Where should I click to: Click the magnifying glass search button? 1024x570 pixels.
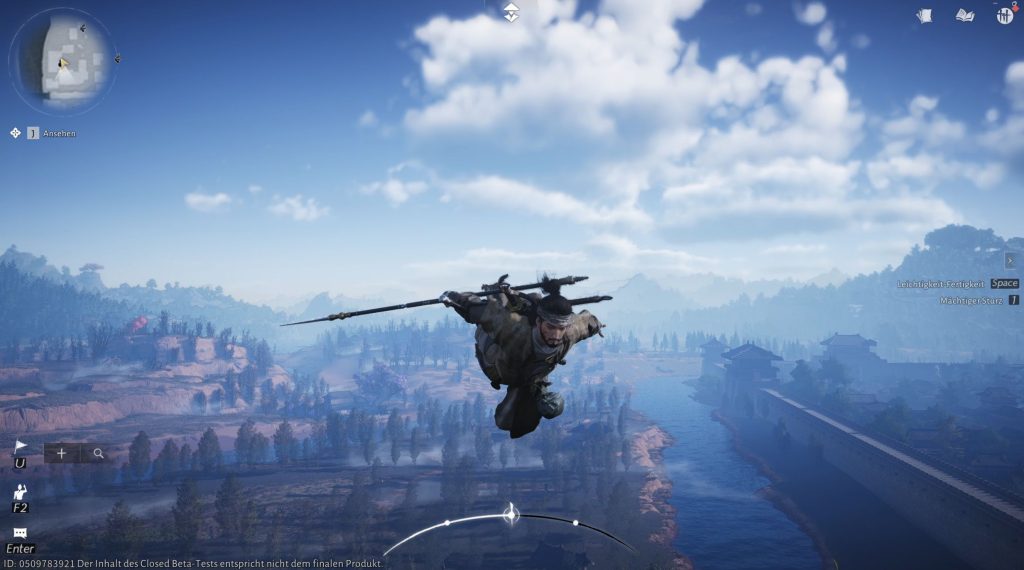(98, 453)
